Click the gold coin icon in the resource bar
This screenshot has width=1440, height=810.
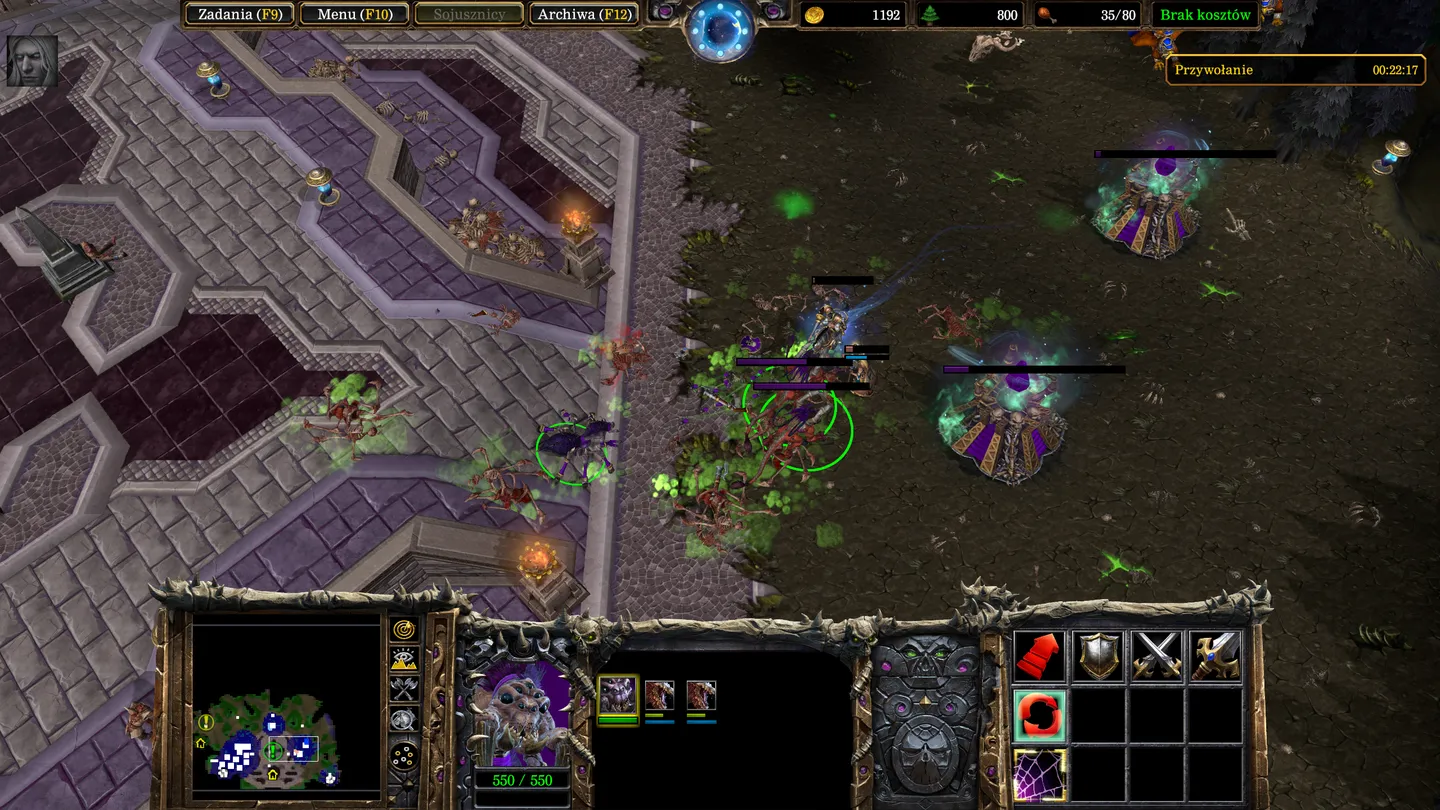click(x=815, y=15)
